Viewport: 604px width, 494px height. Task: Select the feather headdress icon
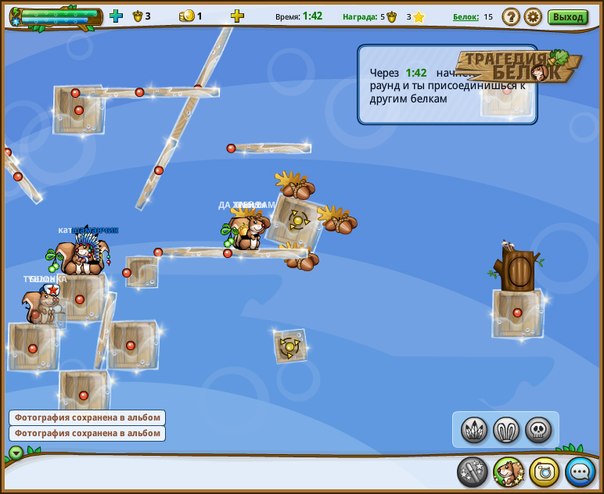(x=474, y=430)
